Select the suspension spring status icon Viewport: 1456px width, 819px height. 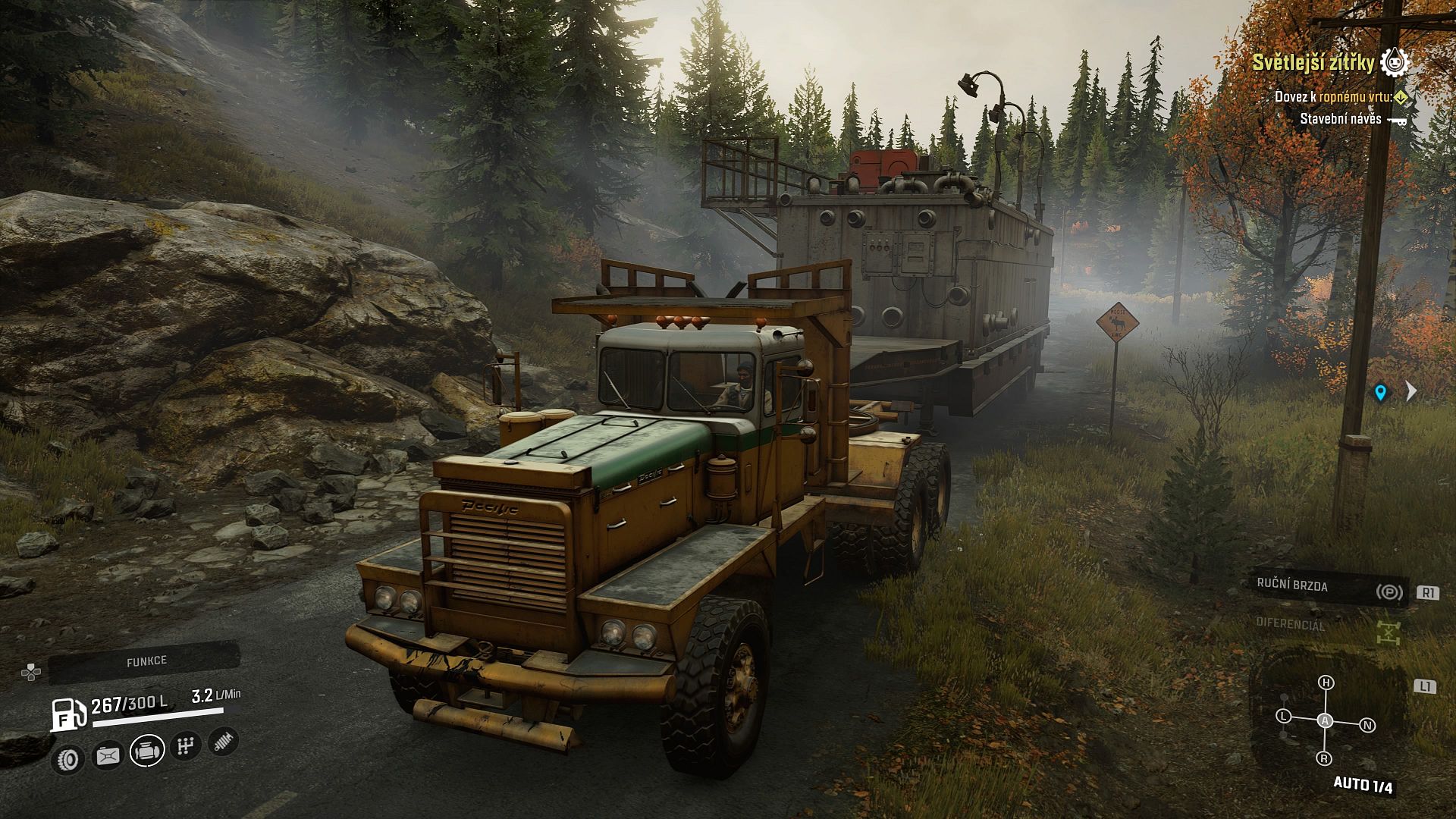tap(223, 741)
